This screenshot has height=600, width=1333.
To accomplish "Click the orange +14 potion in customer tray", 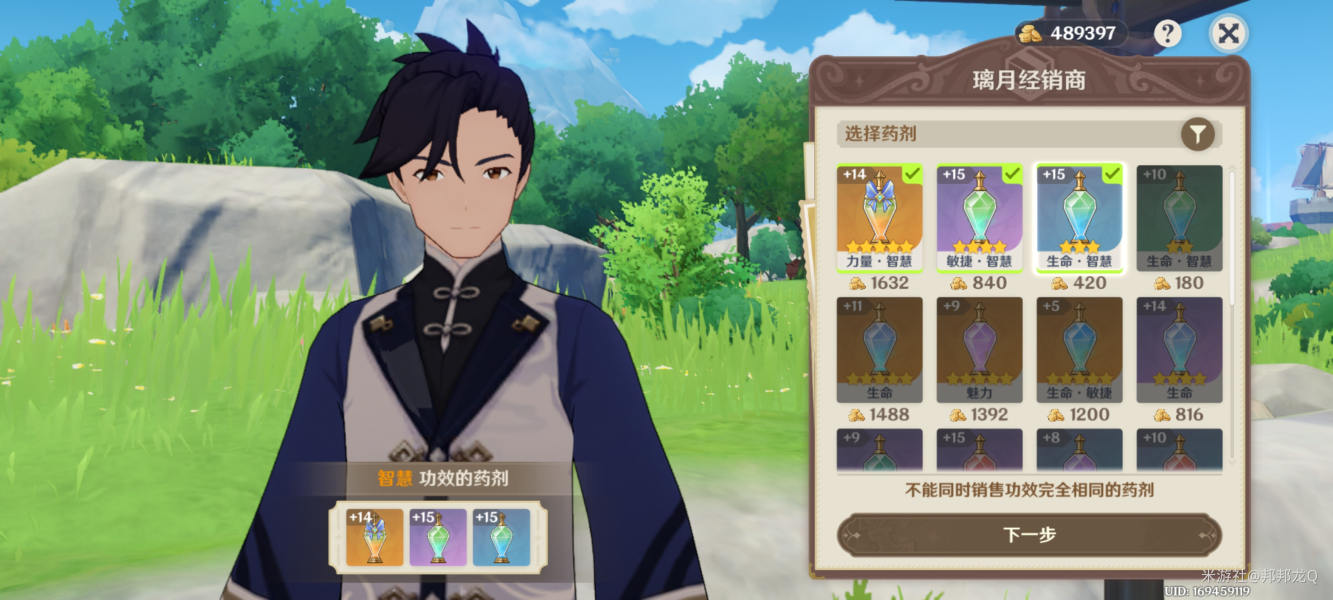I will pyautogui.click(x=374, y=537).
